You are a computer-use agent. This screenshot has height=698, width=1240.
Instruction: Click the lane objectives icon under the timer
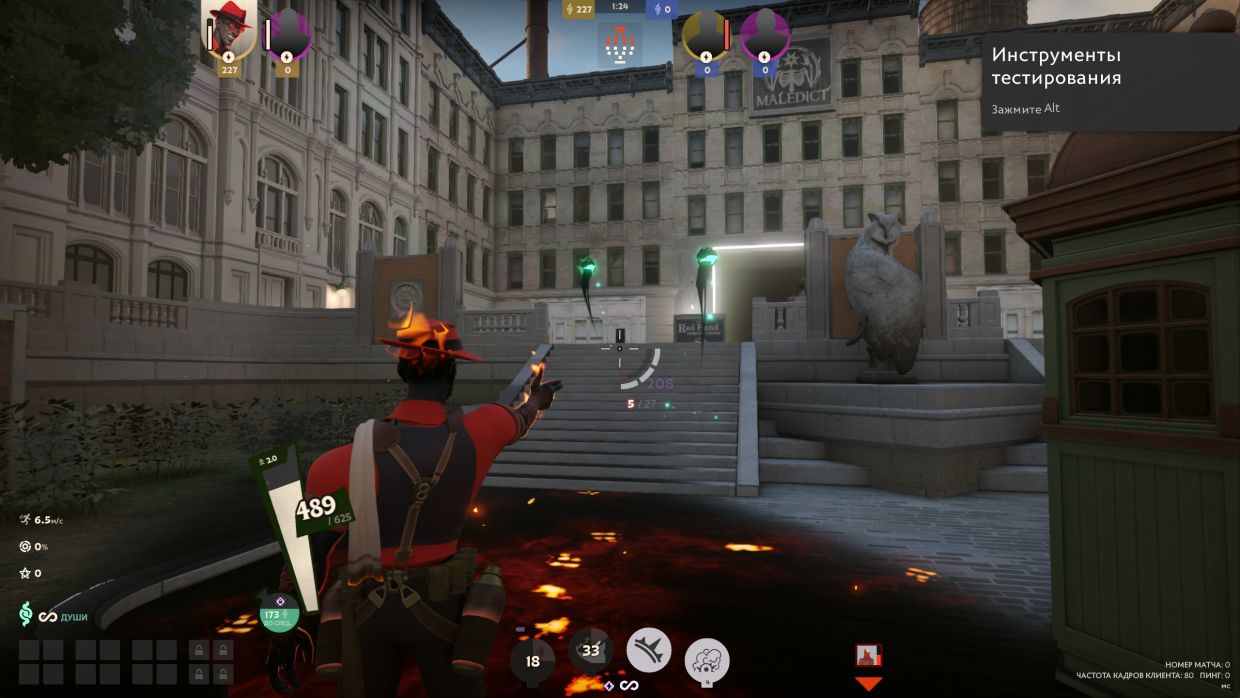pyautogui.click(x=620, y=44)
